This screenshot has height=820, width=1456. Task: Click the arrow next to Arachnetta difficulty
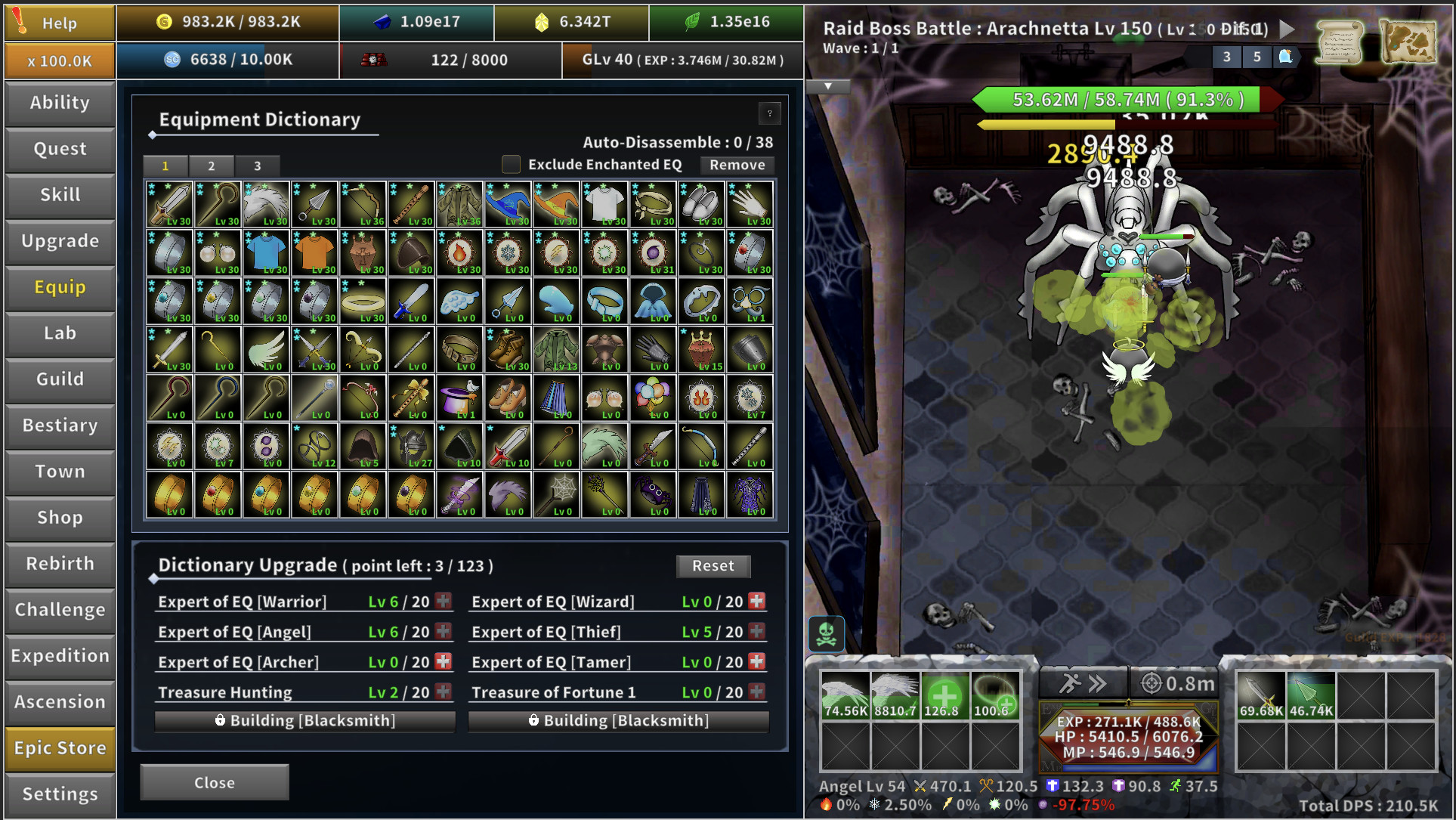pos(1286,29)
